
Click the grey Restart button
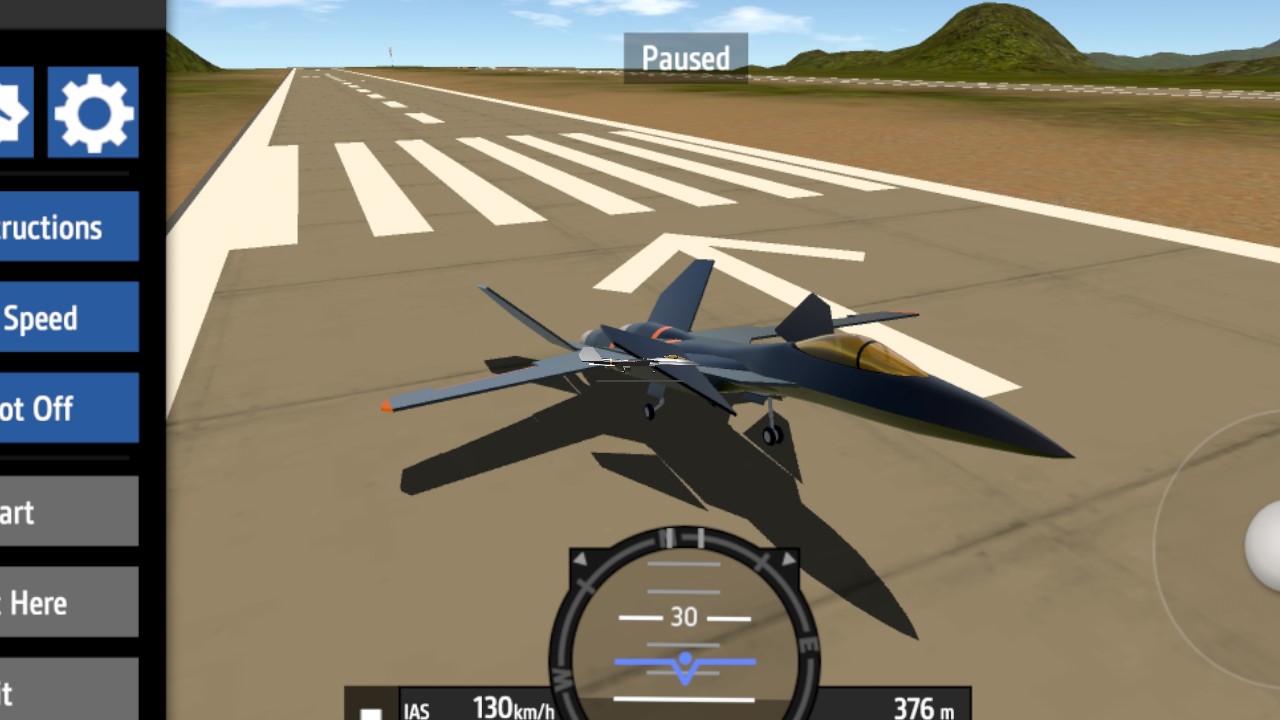(68, 512)
